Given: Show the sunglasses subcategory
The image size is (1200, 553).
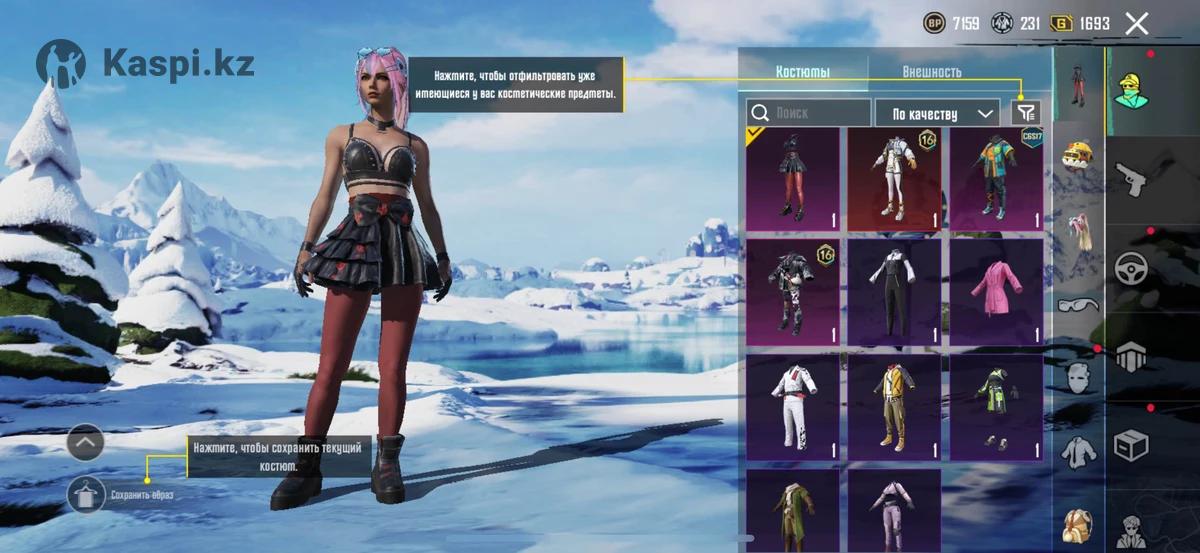Looking at the screenshot, I should (x=1078, y=304).
